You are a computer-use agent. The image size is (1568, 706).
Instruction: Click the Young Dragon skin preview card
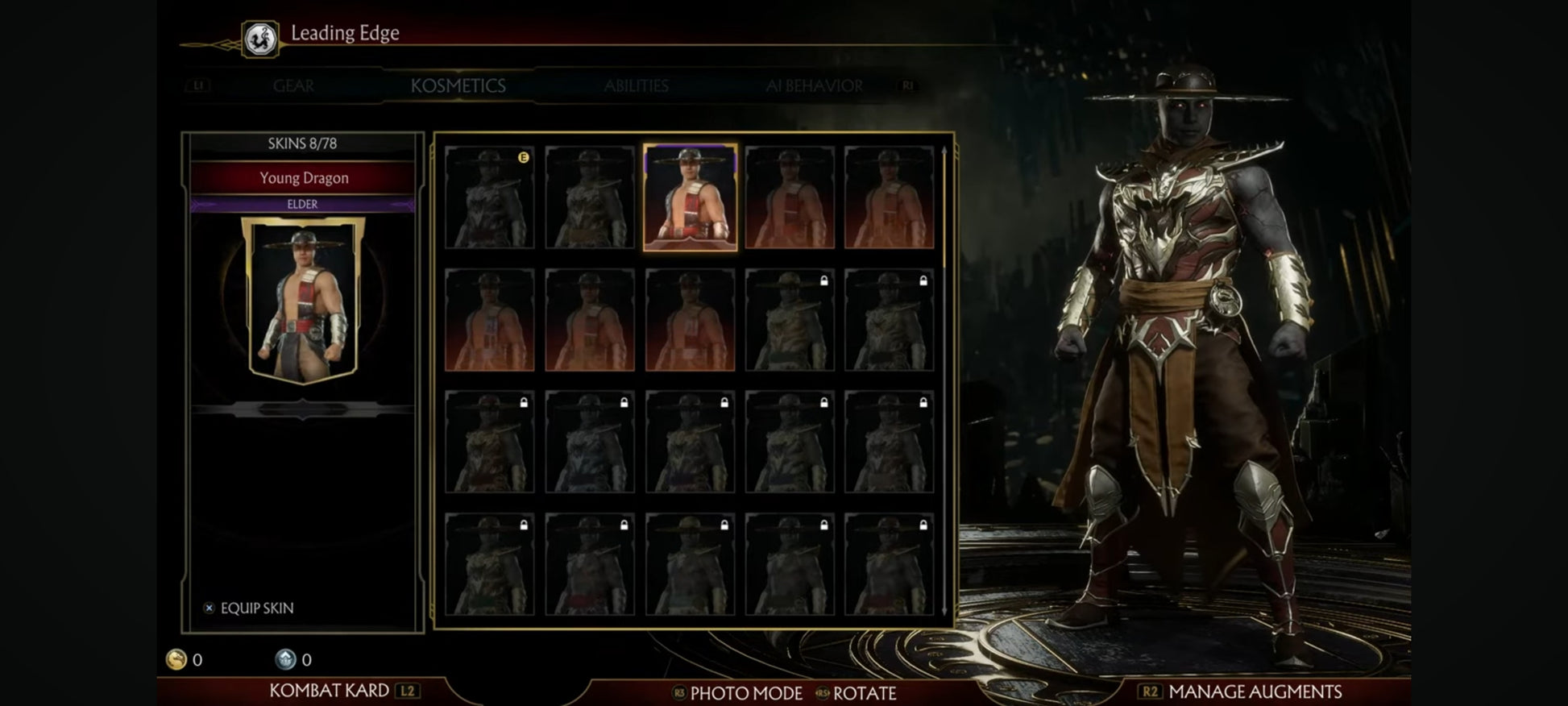[303, 300]
